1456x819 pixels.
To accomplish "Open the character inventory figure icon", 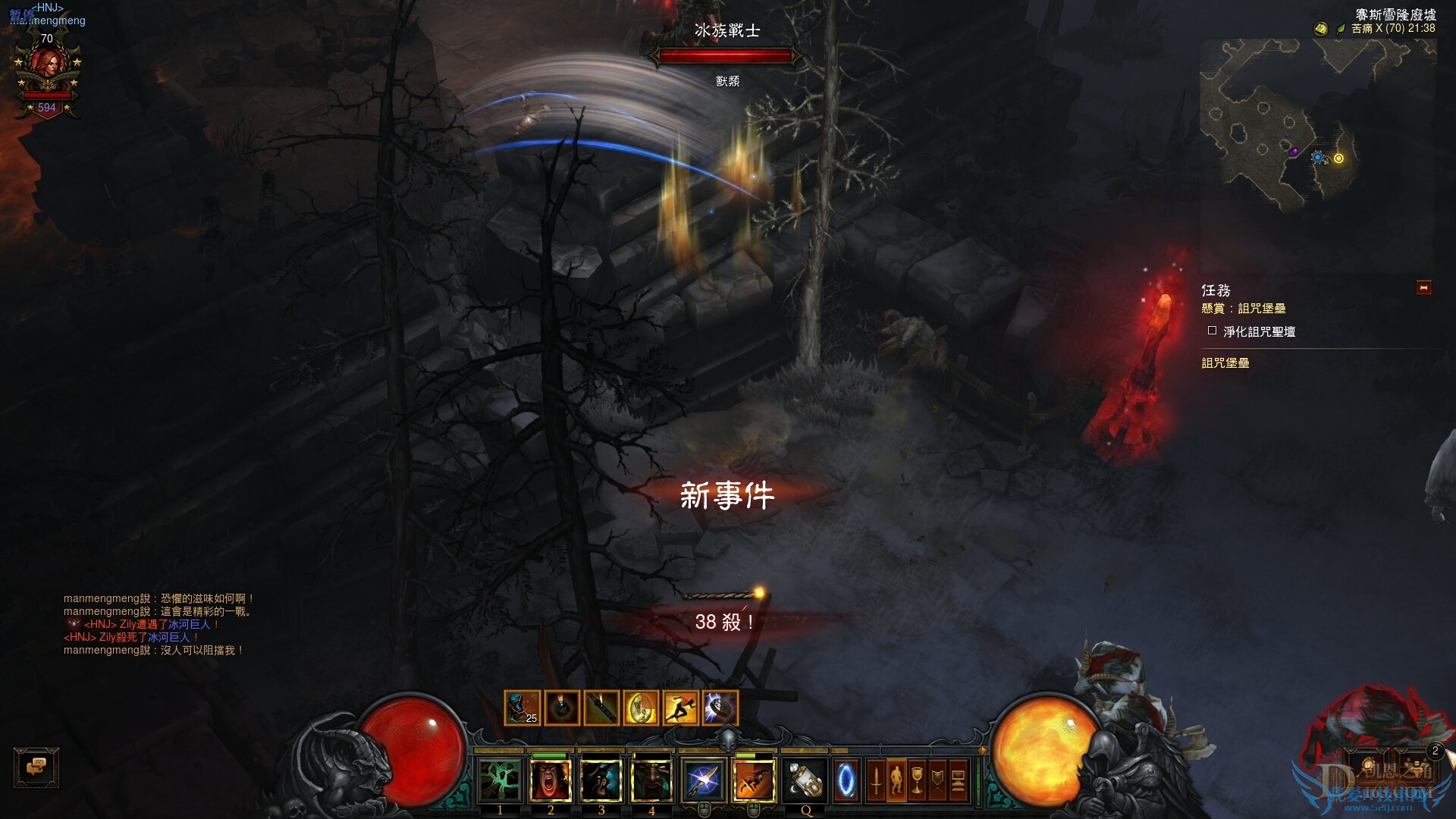I will pos(896,780).
